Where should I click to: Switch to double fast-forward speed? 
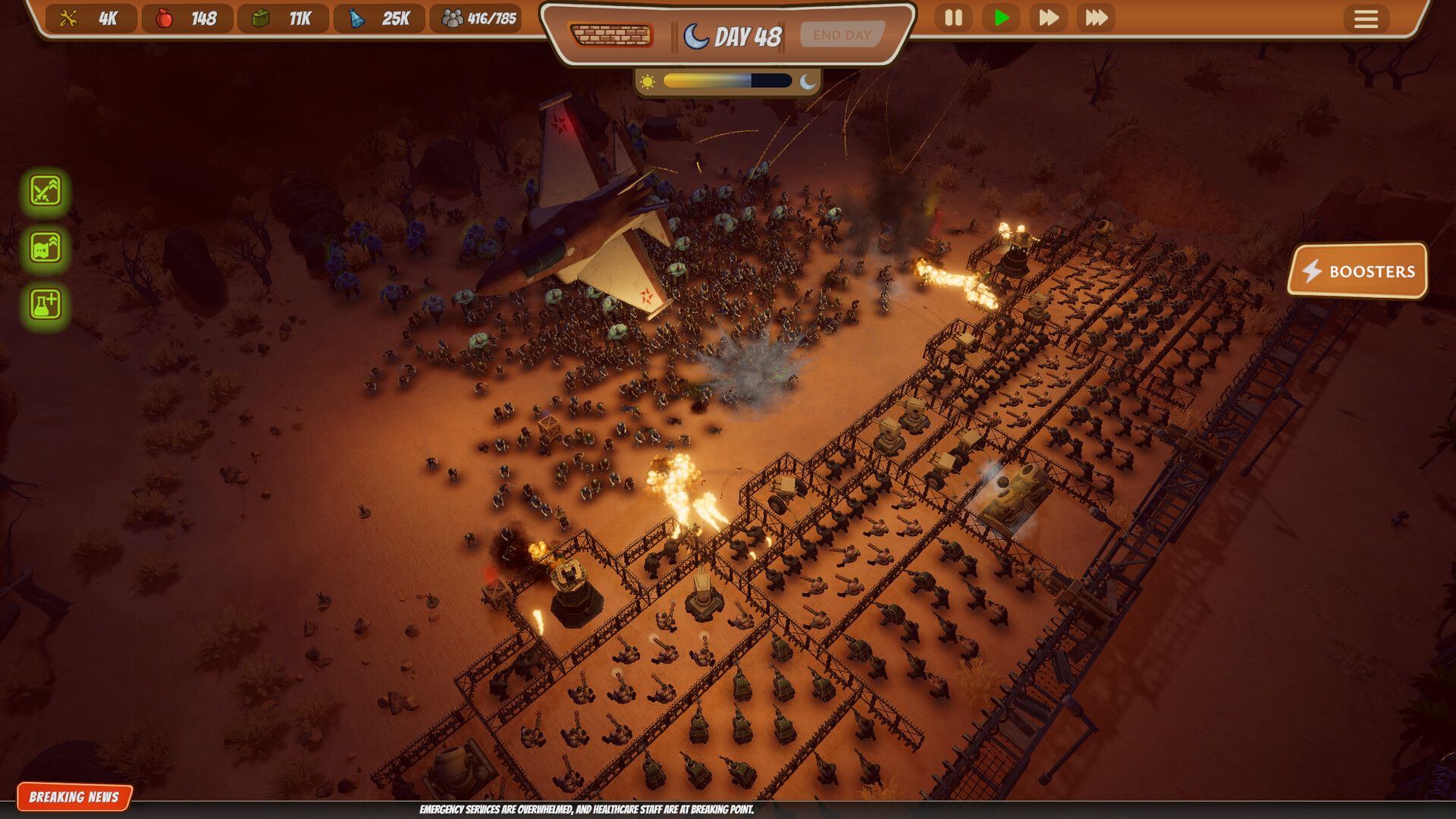1049,17
